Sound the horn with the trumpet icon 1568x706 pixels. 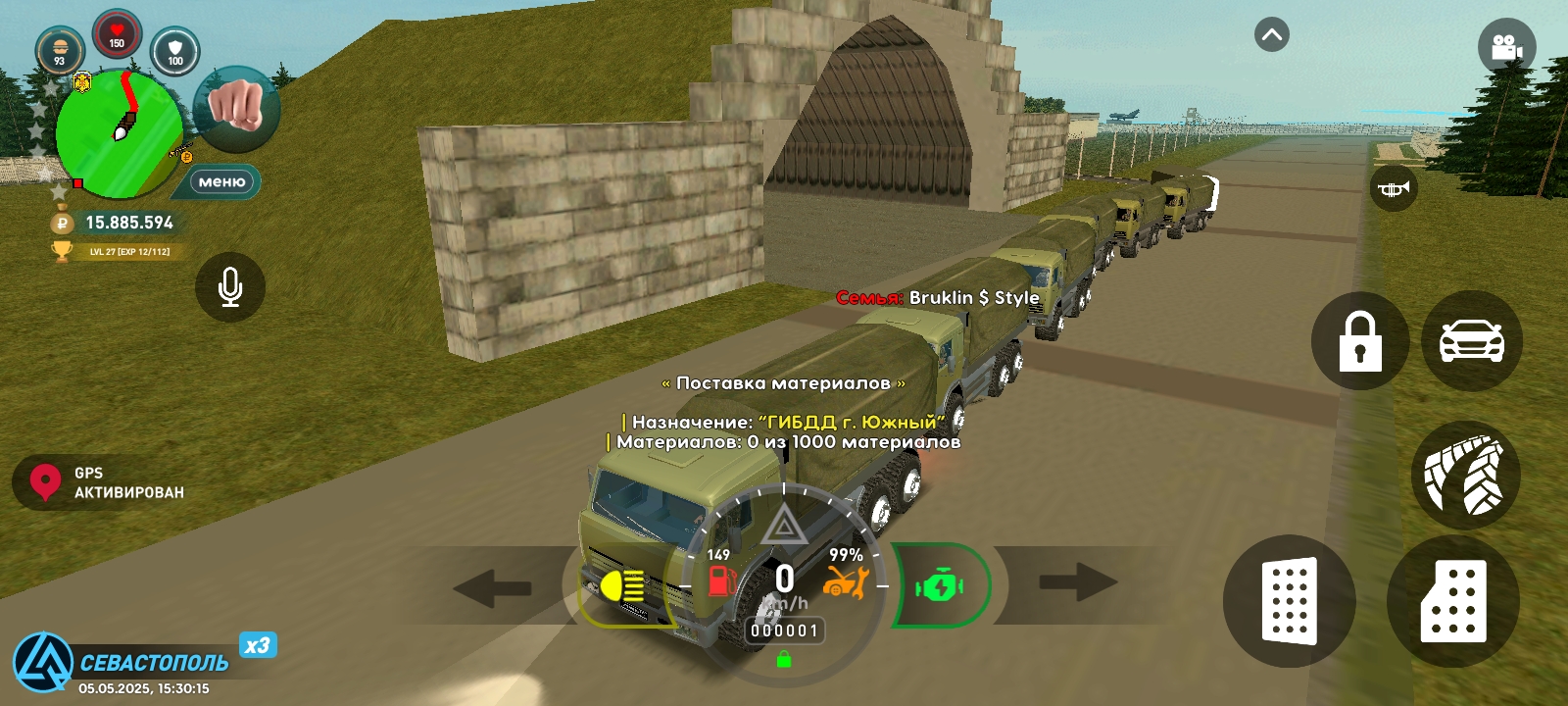click(1393, 188)
